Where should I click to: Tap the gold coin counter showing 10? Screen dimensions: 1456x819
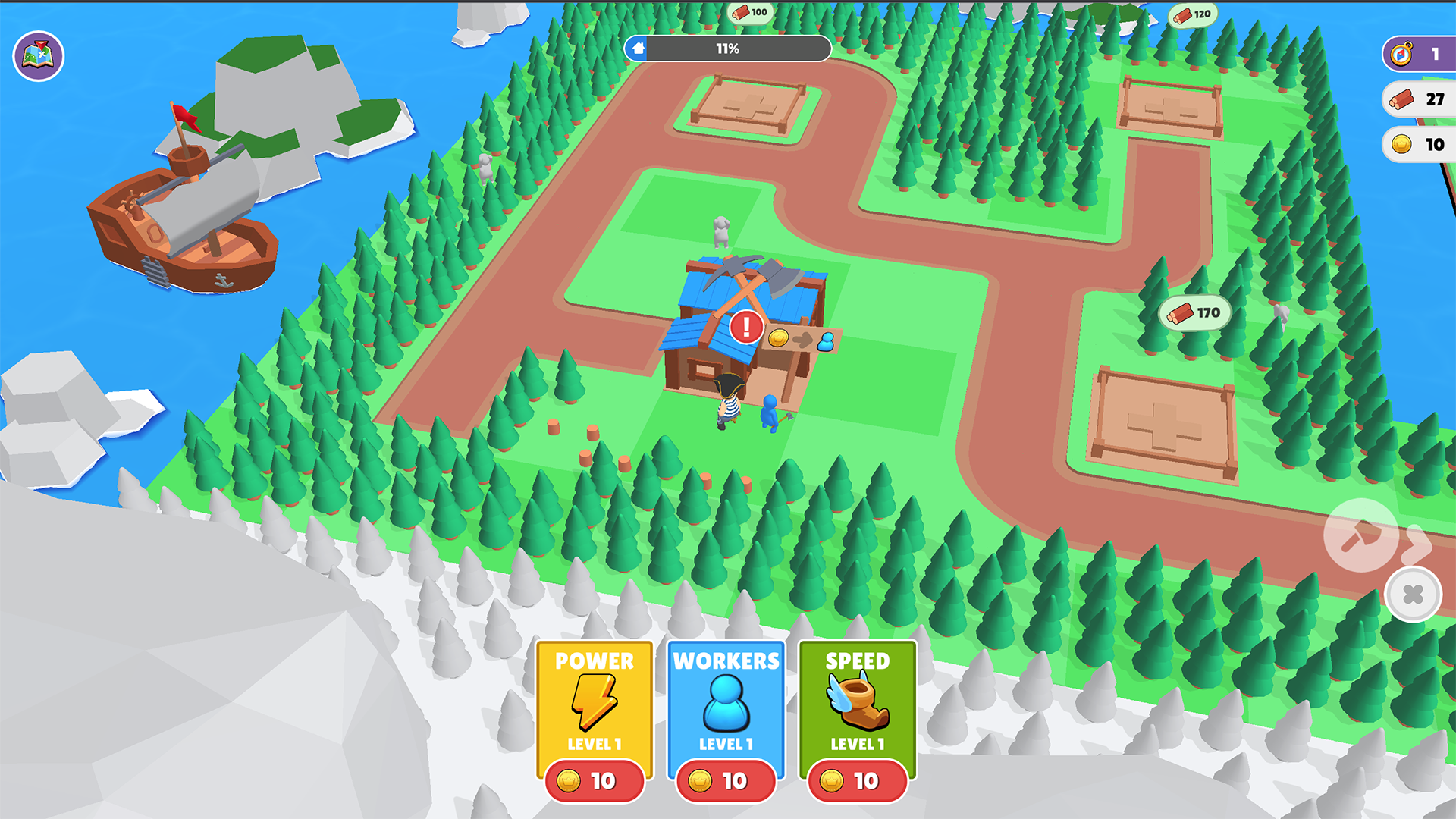(1421, 145)
